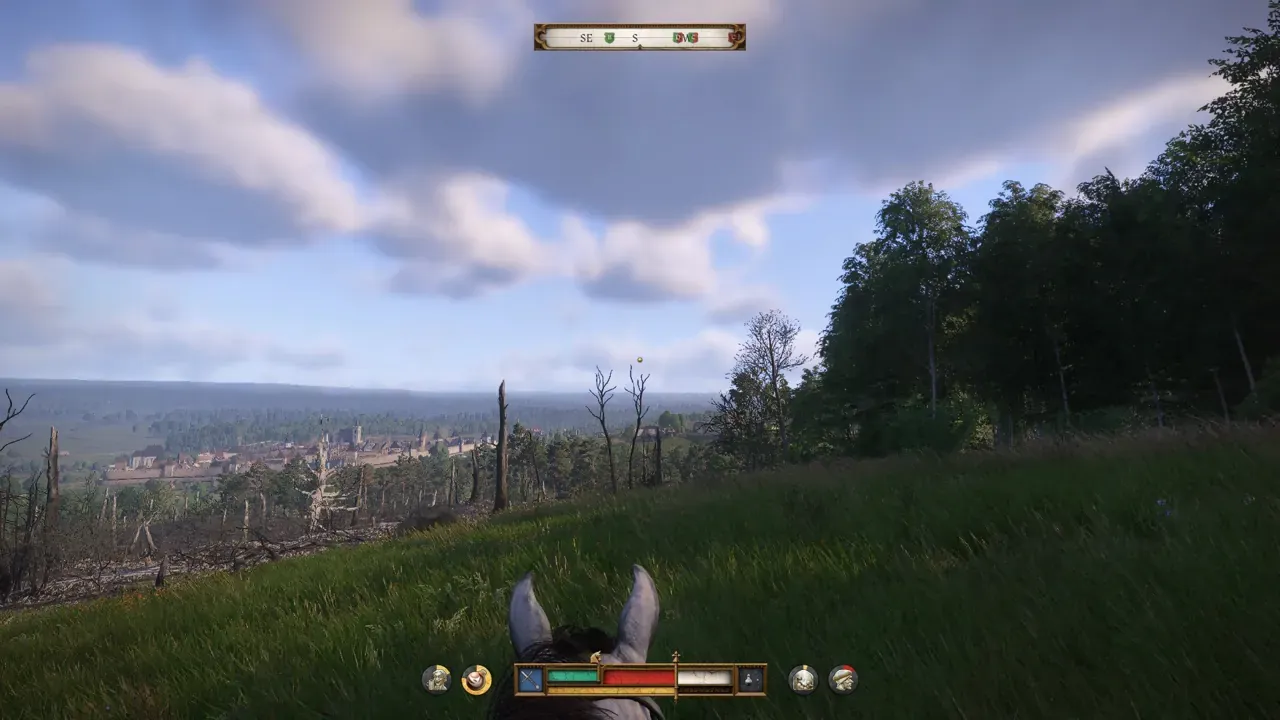Image resolution: width=1280 pixels, height=720 pixels.
Task: Click the crossed weapon icon on the blue slot
Action: (x=530, y=680)
